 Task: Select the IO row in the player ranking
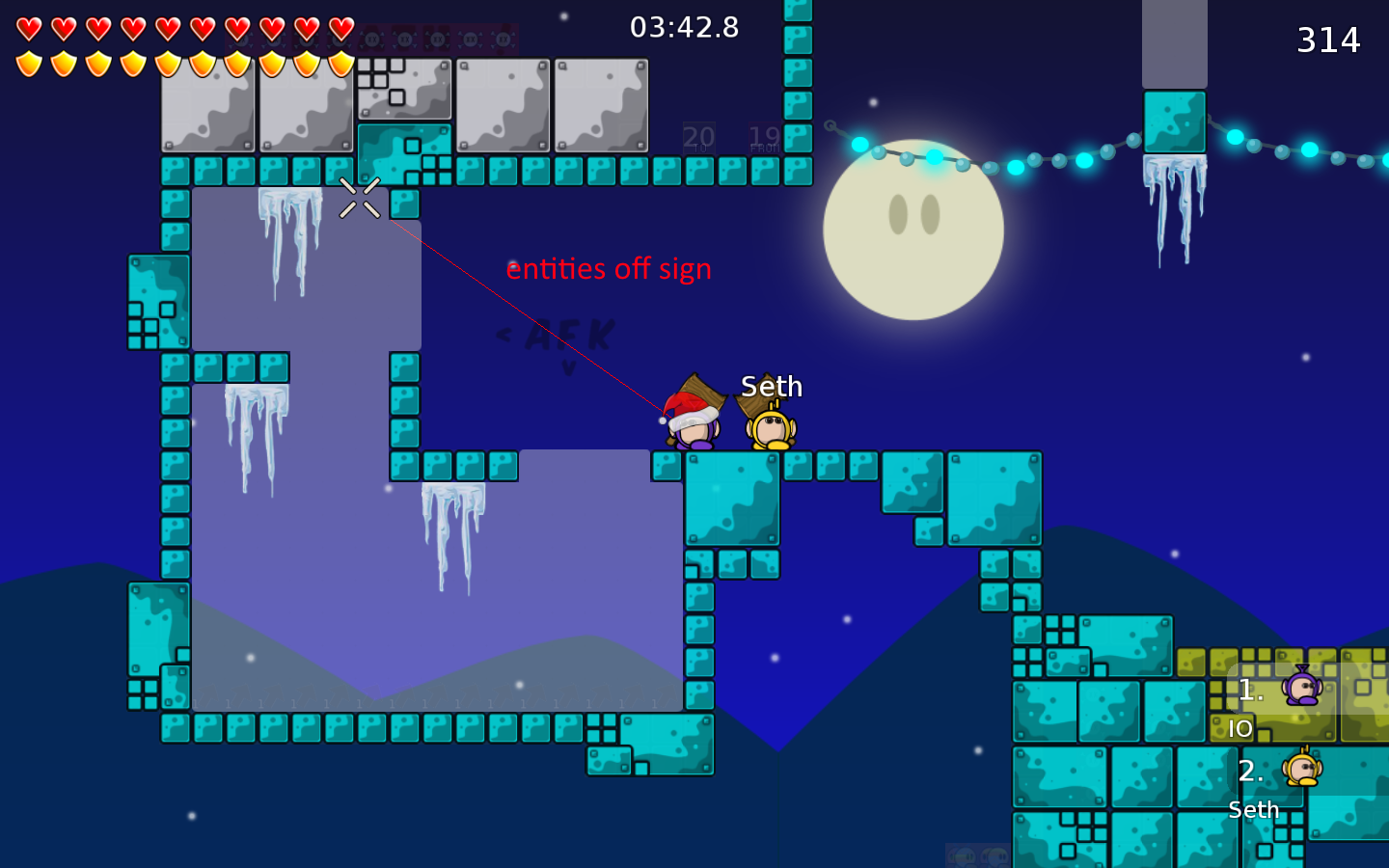1279,703
